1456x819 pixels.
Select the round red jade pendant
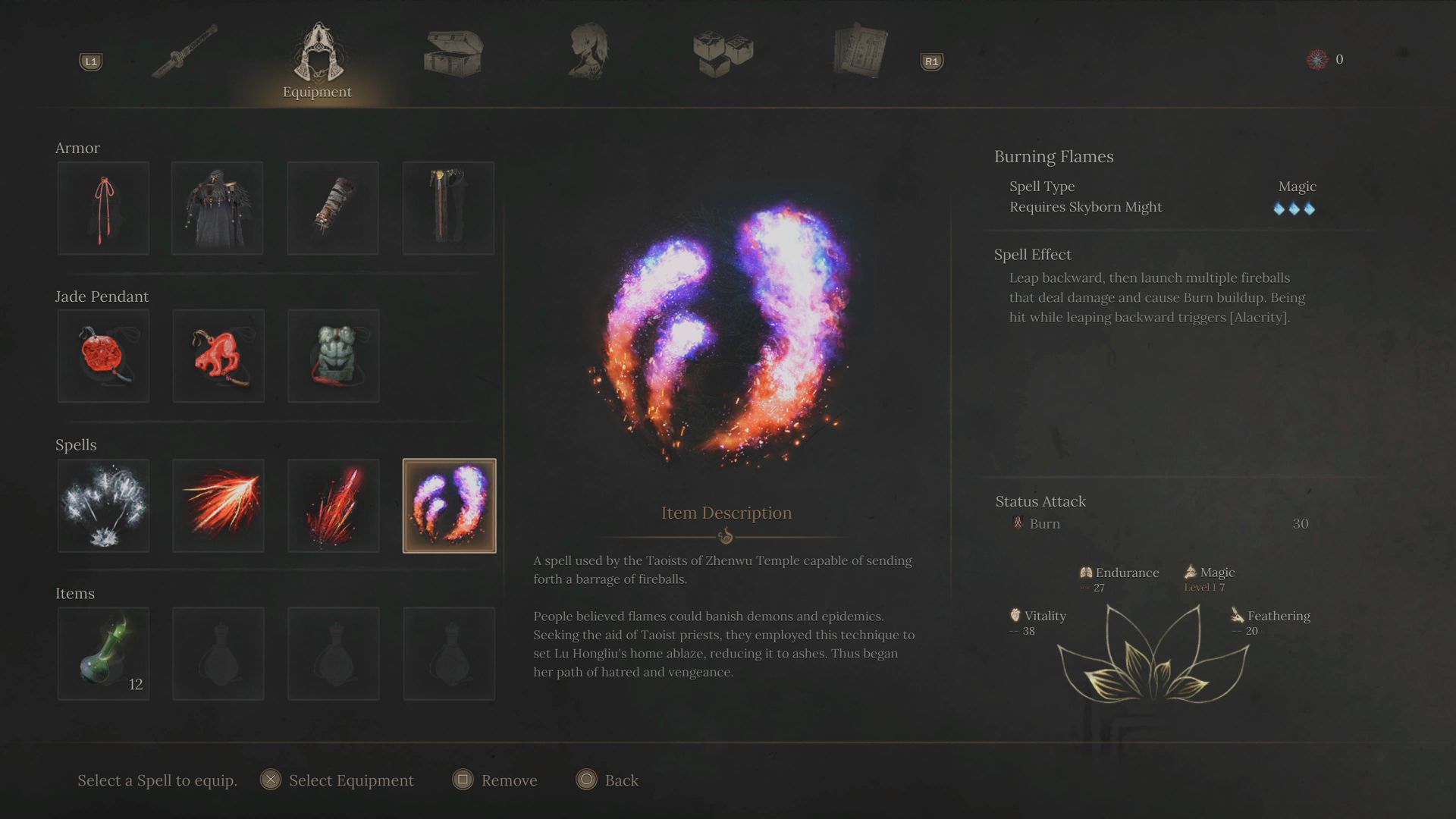[103, 356]
